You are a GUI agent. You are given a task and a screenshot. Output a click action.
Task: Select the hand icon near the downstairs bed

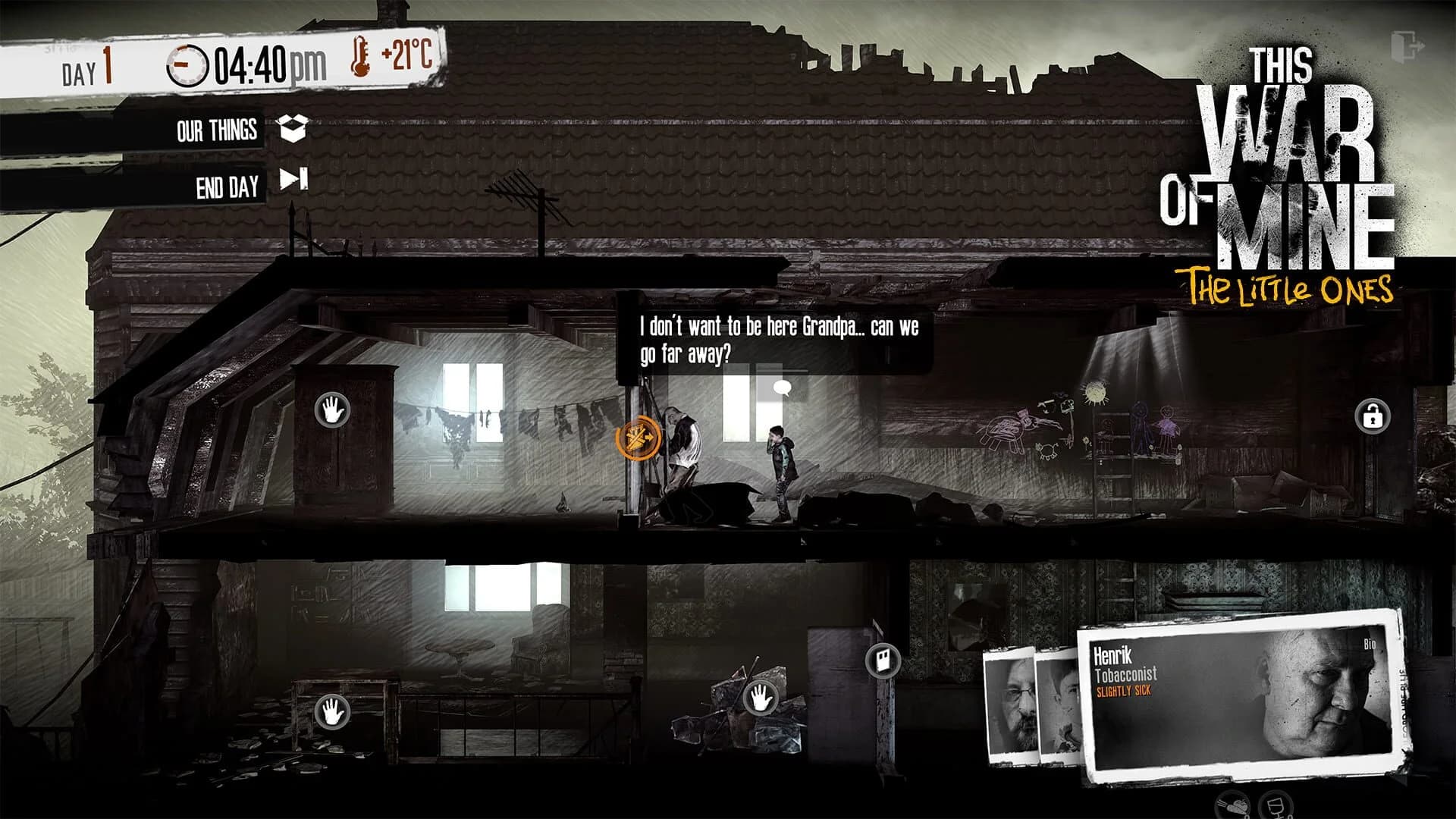[332, 711]
